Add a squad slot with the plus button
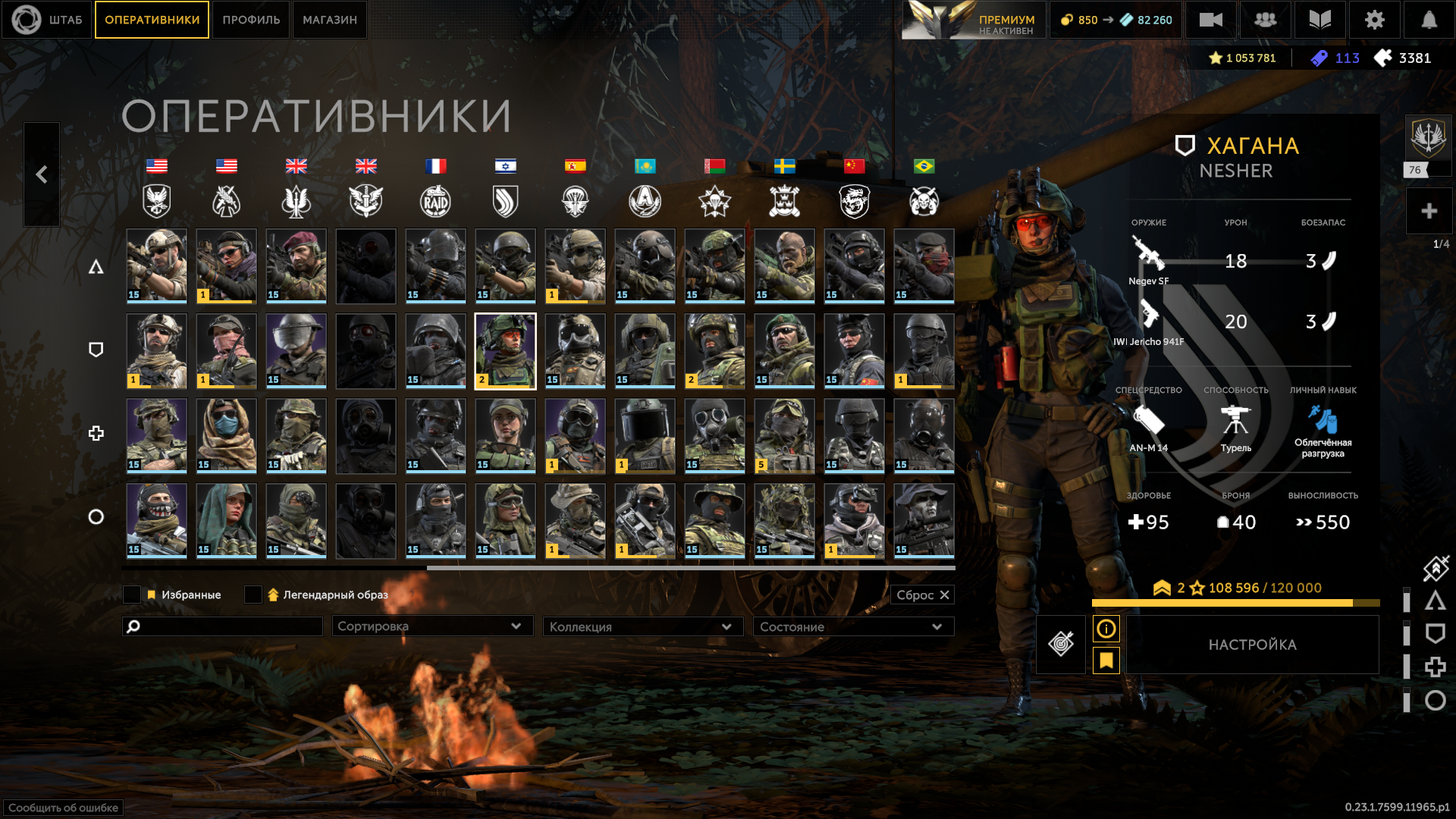The width and height of the screenshot is (1456, 819). tap(1429, 211)
